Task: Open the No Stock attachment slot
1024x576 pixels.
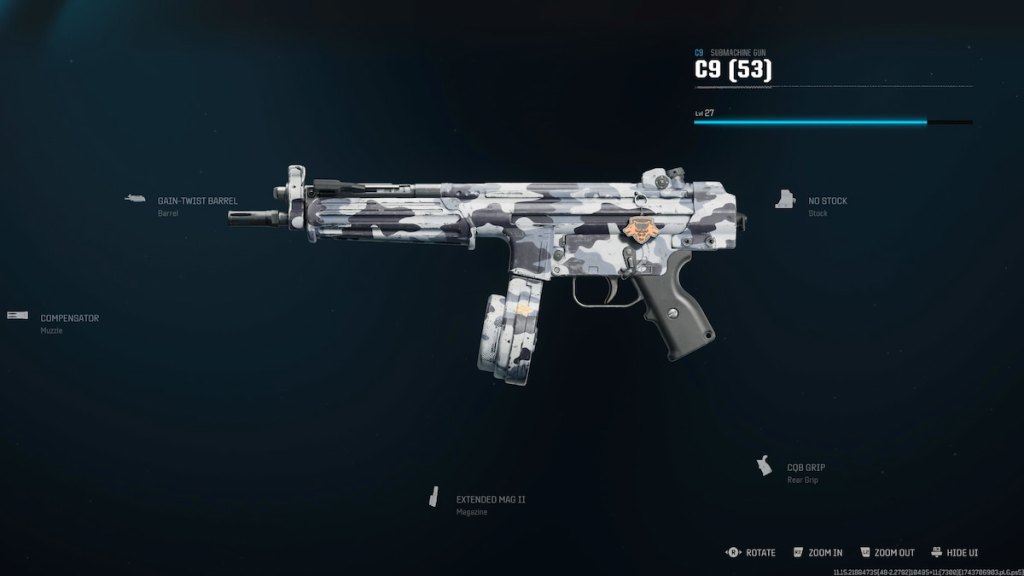Action: [x=827, y=201]
